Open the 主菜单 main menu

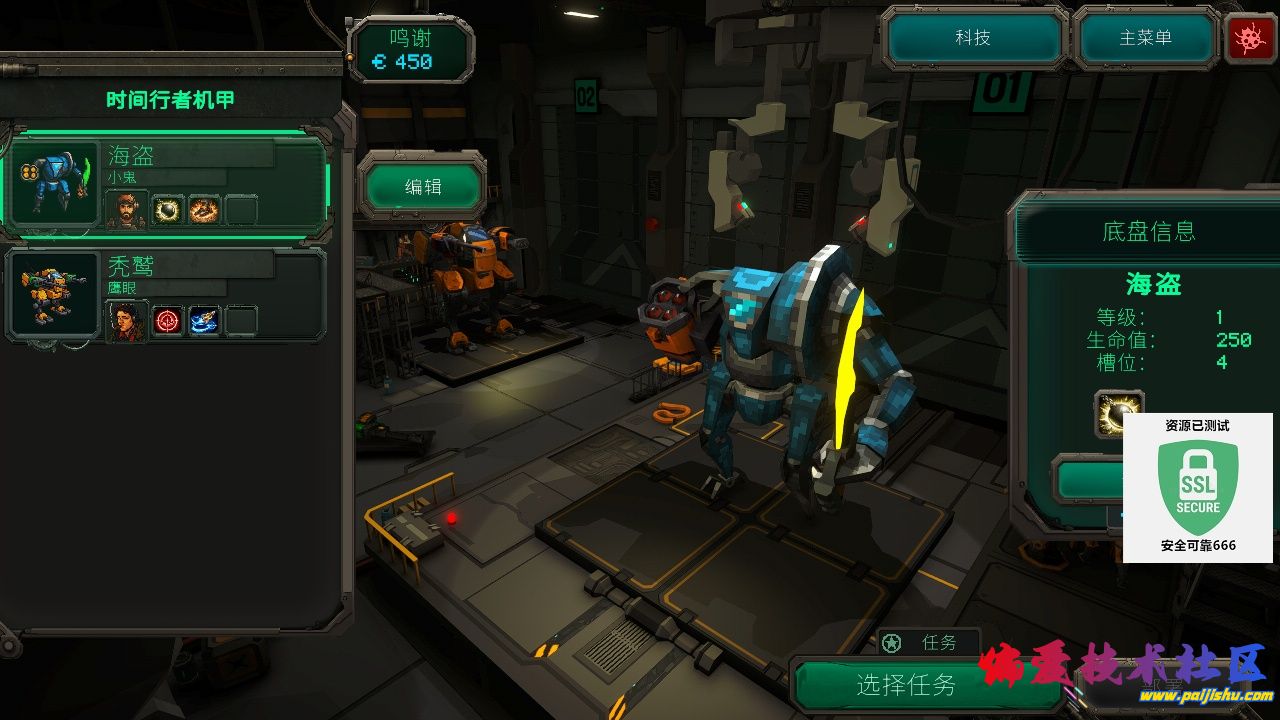coord(1145,38)
